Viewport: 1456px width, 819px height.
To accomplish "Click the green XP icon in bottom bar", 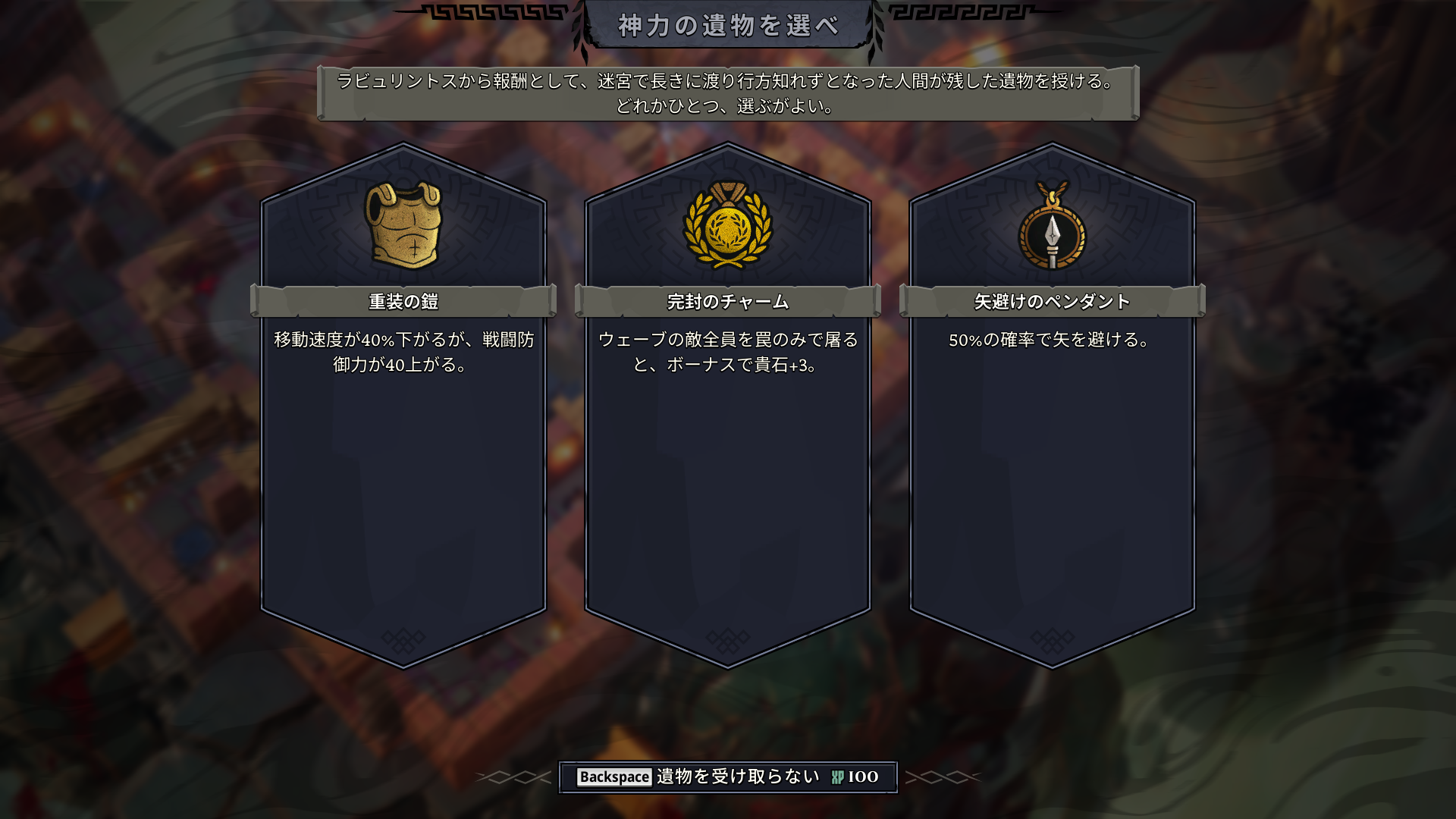I will (x=837, y=776).
